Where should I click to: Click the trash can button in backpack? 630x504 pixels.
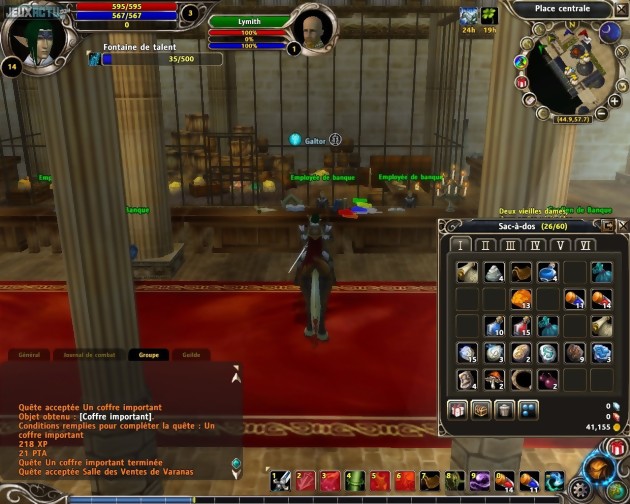pos(507,408)
